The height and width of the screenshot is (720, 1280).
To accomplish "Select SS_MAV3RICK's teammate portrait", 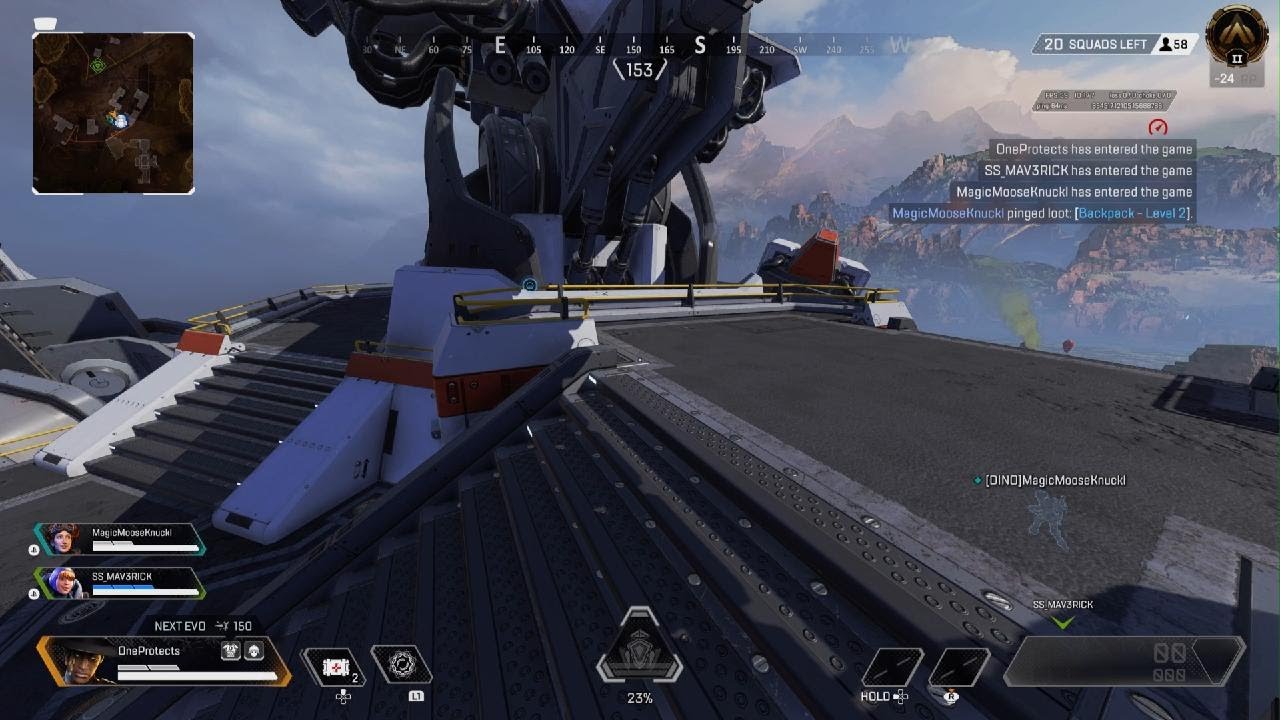I will (58, 582).
